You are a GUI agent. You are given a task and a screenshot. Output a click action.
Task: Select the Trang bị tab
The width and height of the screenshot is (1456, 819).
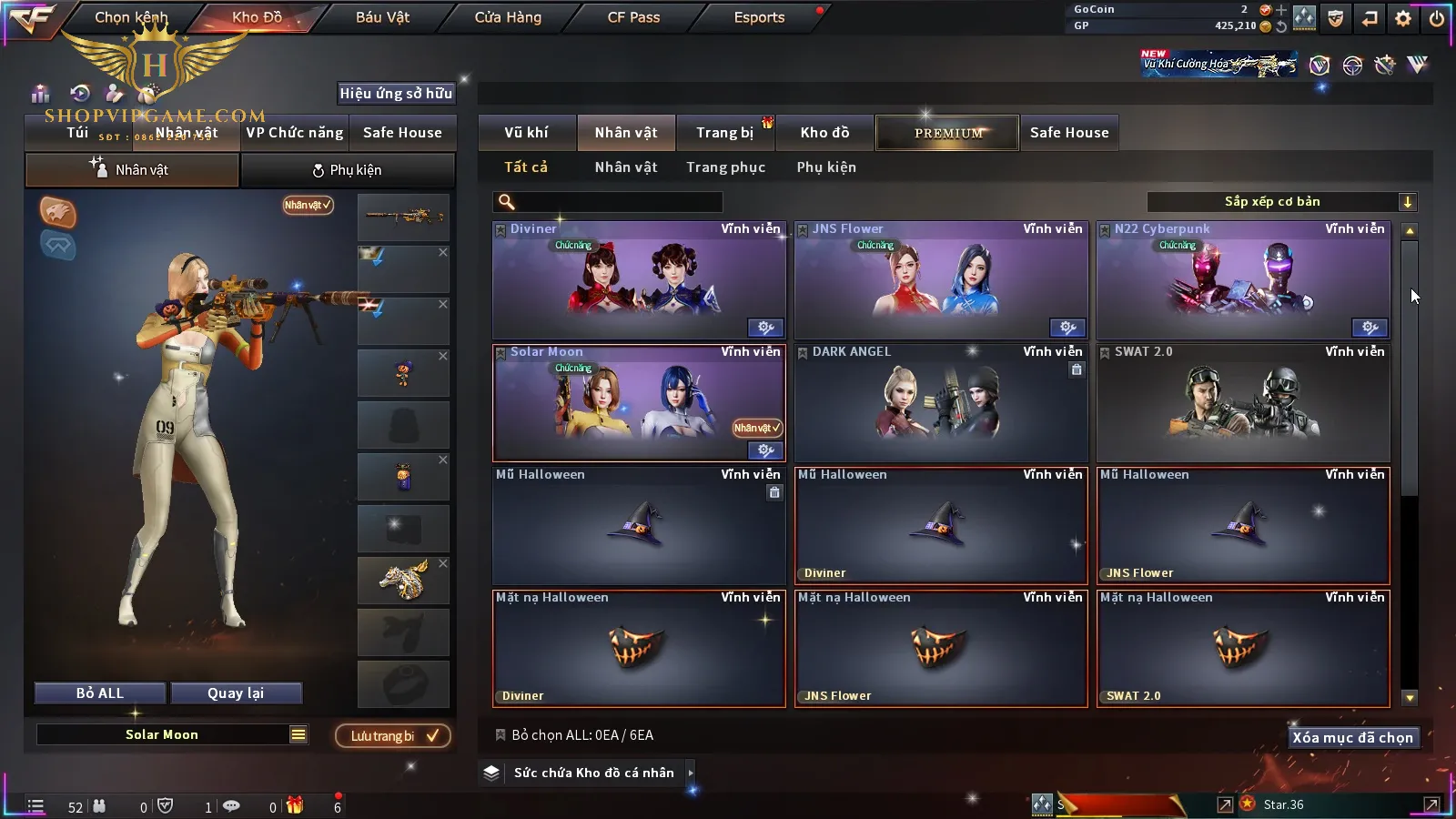pyautogui.click(x=724, y=133)
